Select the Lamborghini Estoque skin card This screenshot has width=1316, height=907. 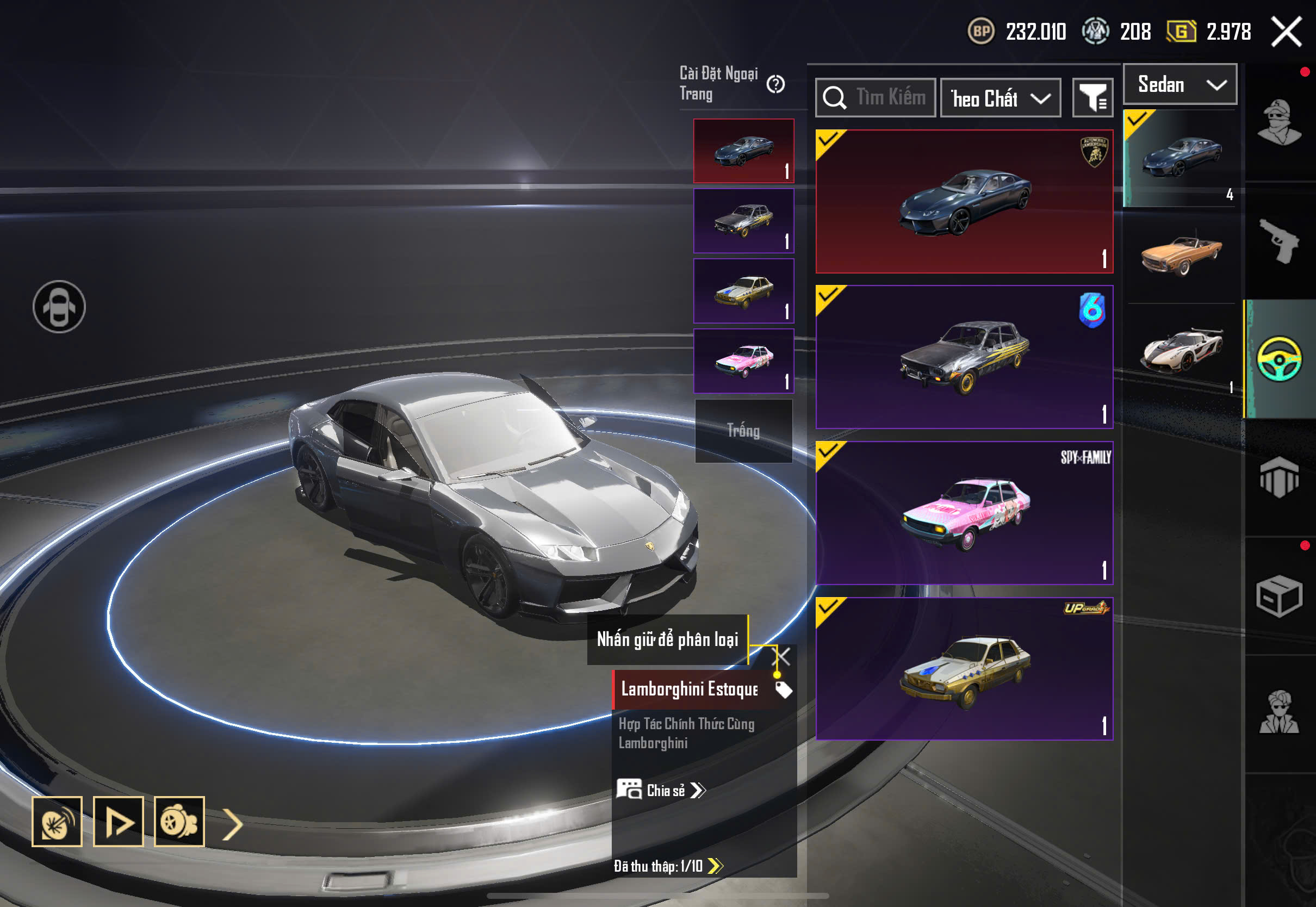[964, 202]
